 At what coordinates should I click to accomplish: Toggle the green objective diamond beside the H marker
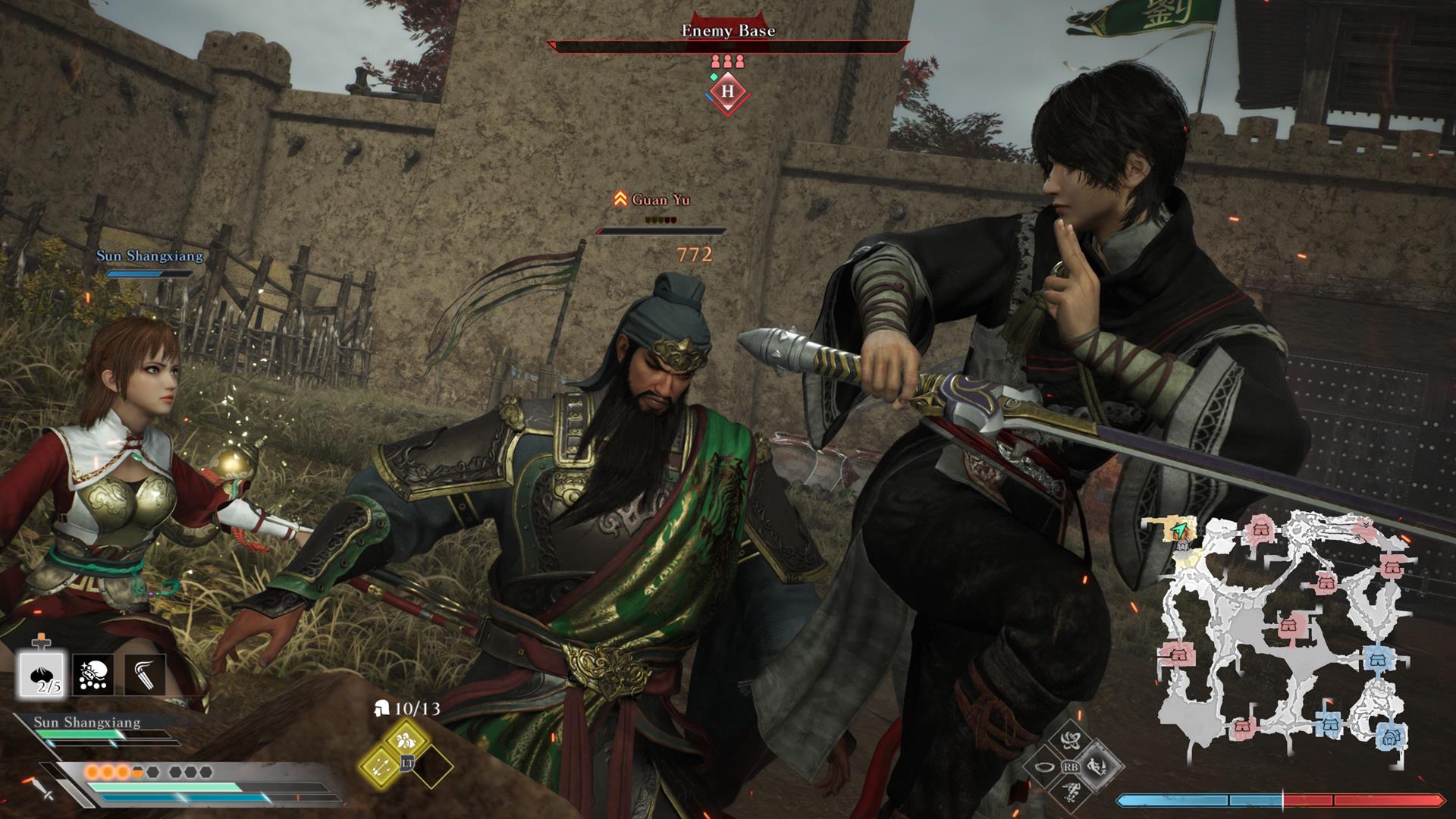point(714,77)
